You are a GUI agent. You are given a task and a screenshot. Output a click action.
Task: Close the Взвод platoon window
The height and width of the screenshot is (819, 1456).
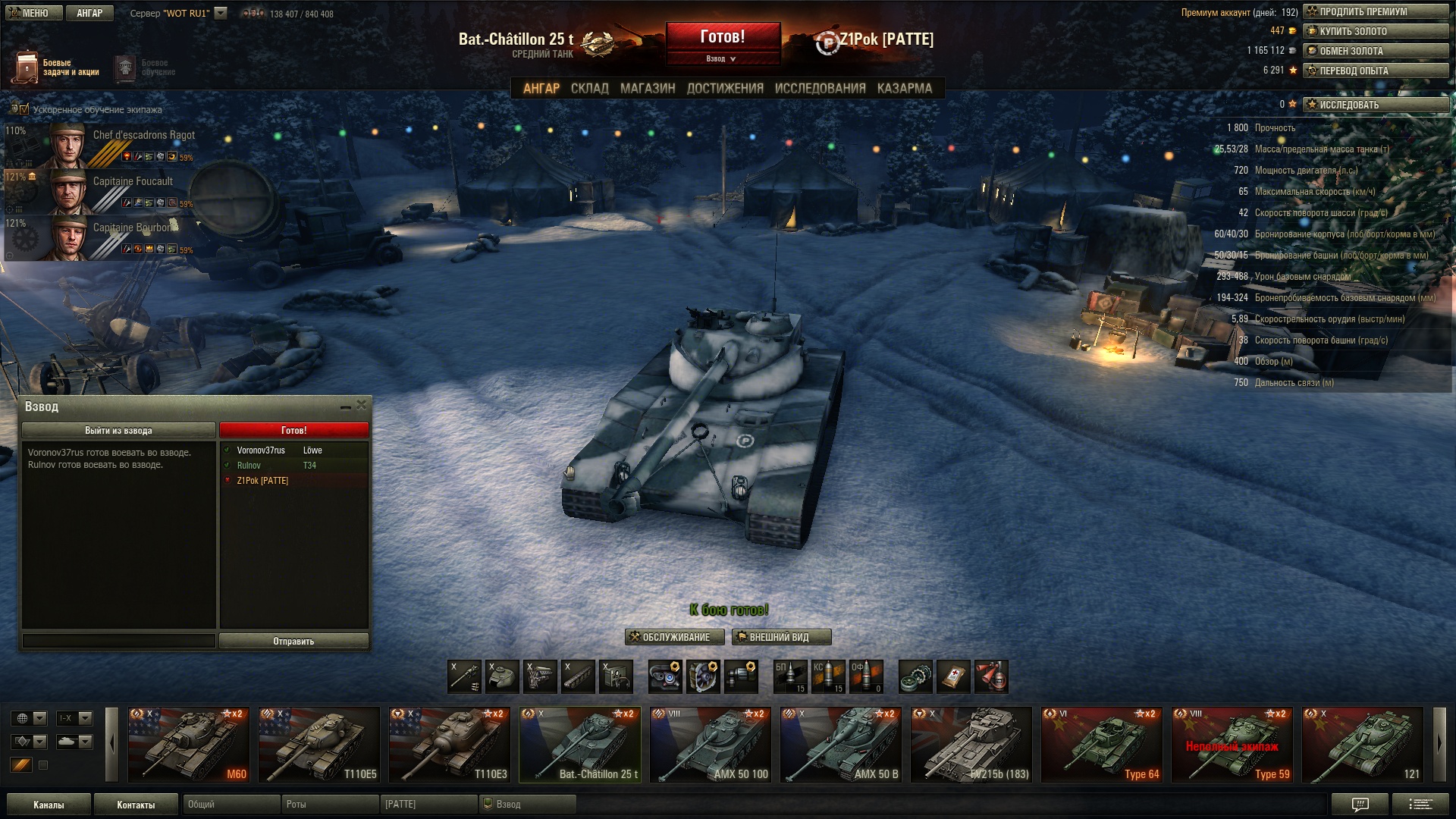(x=362, y=406)
